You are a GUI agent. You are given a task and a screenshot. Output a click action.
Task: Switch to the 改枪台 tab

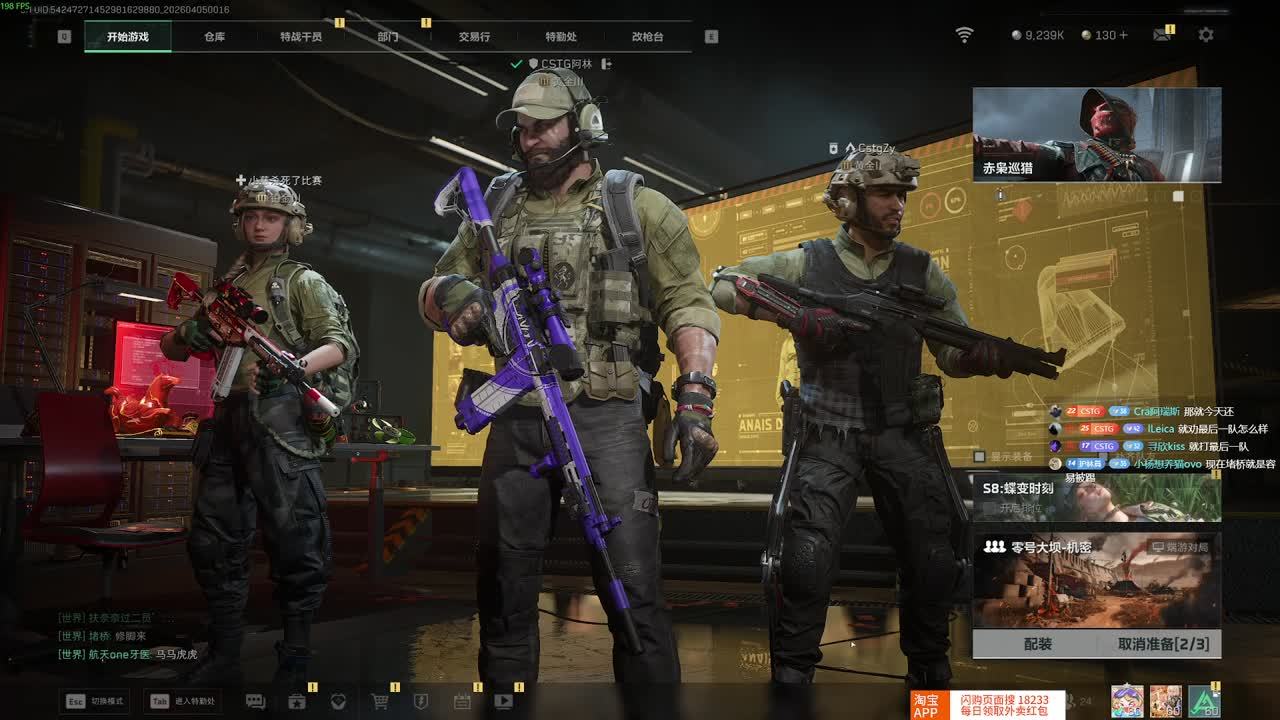pyautogui.click(x=647, y=37)
